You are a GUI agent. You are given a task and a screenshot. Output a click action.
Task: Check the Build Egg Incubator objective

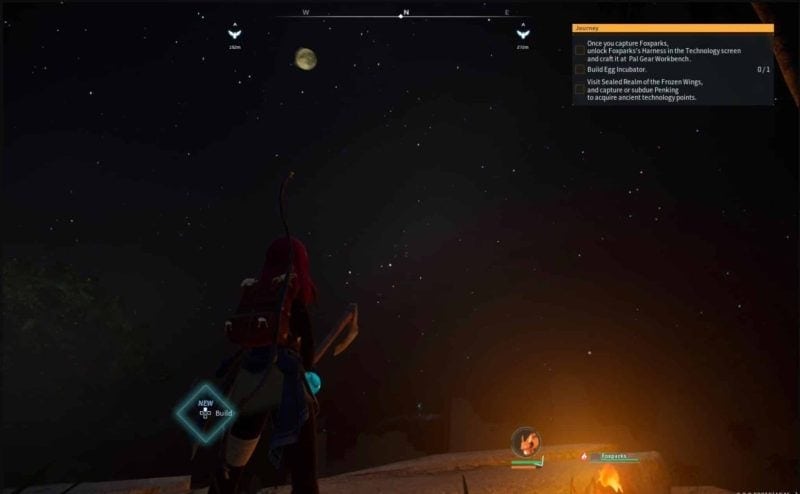[x=580, y=70]
